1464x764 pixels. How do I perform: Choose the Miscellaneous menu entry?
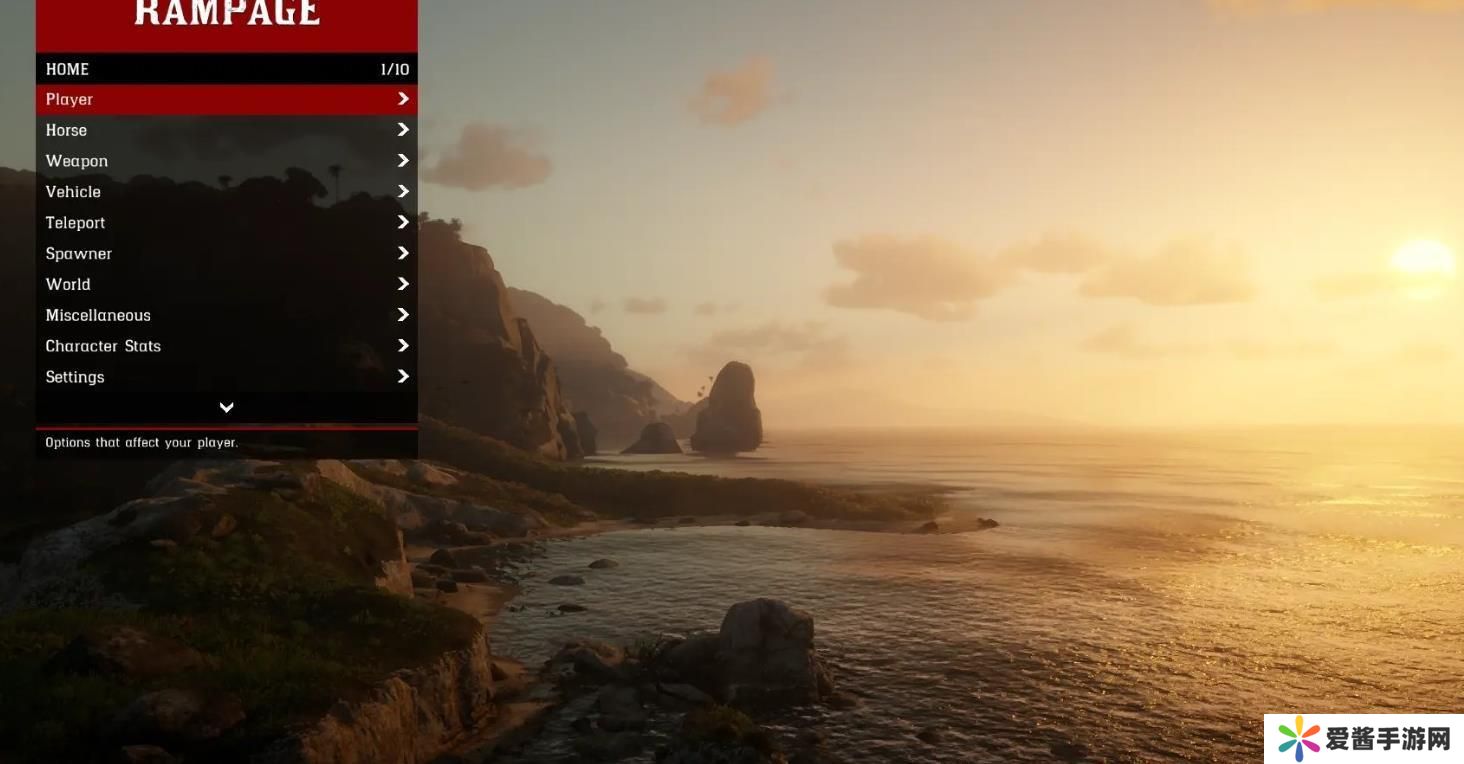point(226,315)
